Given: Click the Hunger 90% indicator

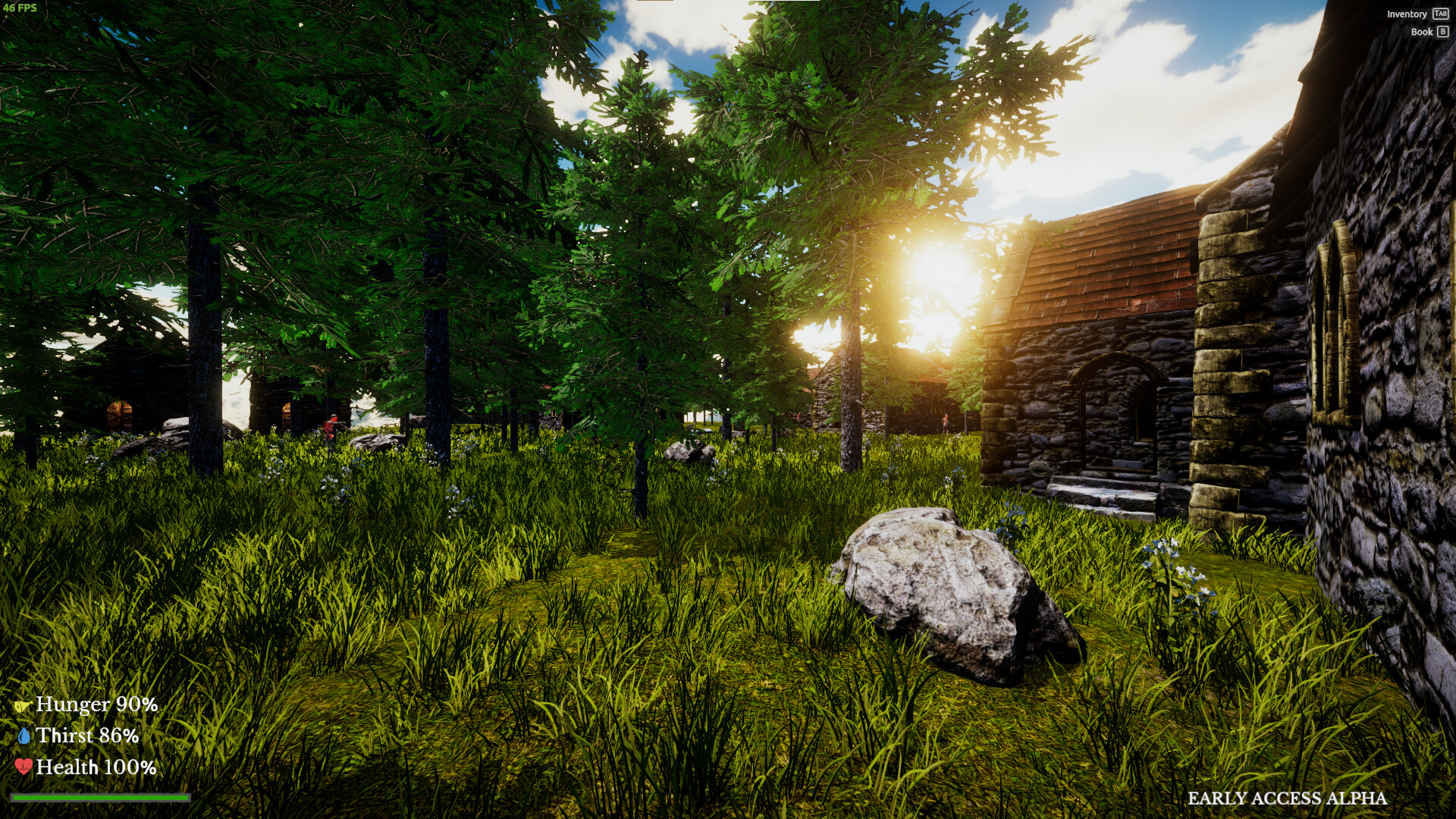Looking at the screenshot, I should [x=95, y=704].
